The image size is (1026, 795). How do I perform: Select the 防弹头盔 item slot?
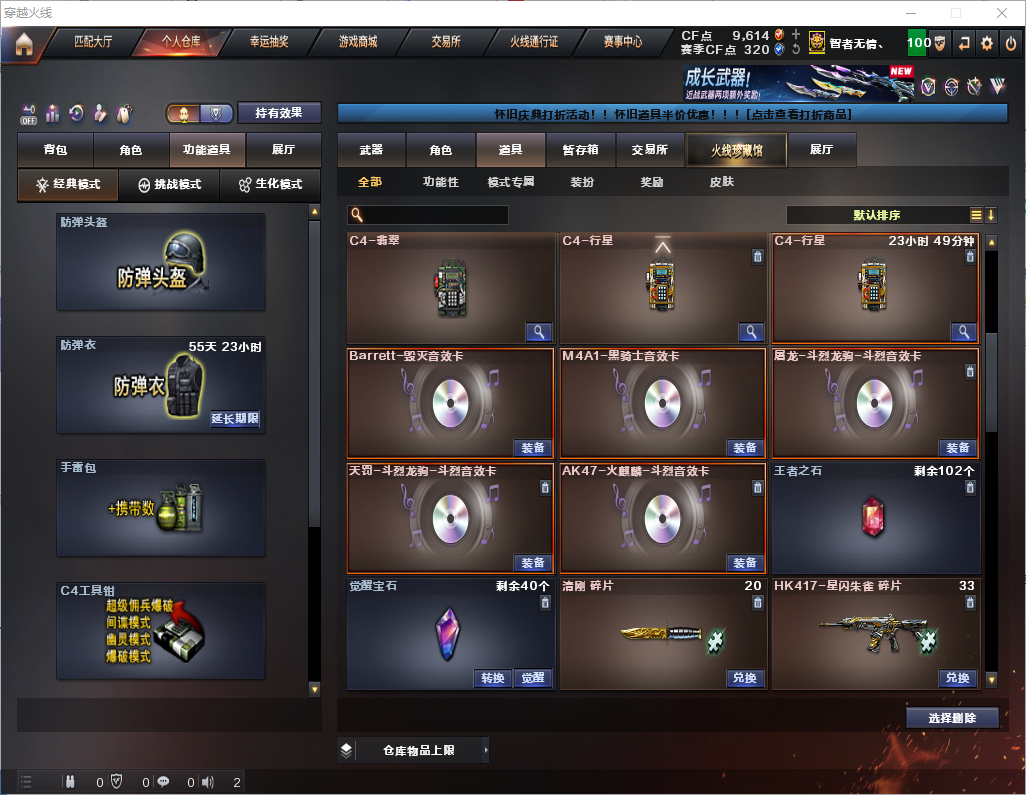tap(161, 262)
